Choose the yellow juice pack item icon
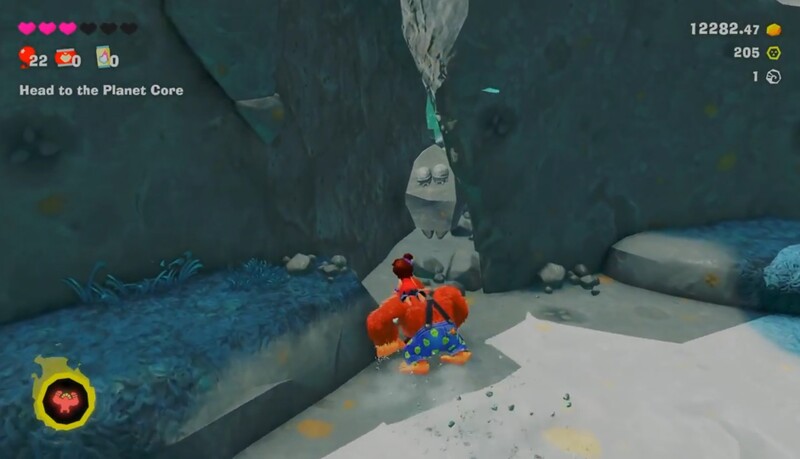 pos(103,58)
